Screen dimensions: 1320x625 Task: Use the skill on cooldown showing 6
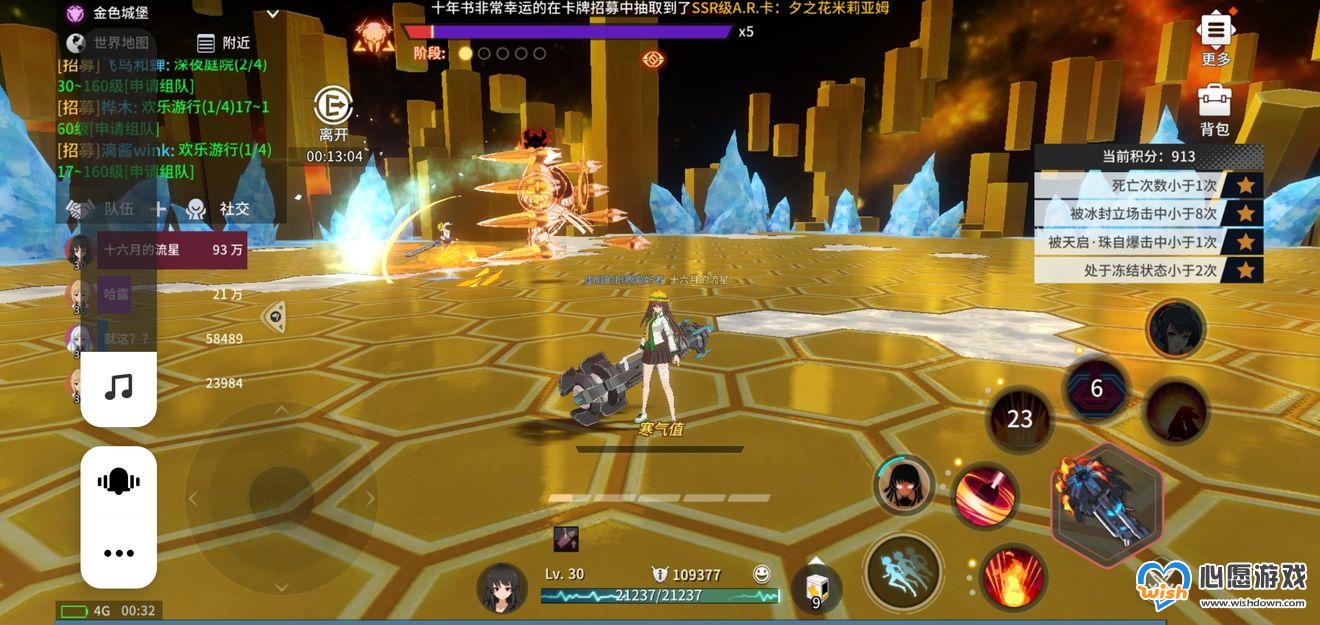pos(1096,389)
